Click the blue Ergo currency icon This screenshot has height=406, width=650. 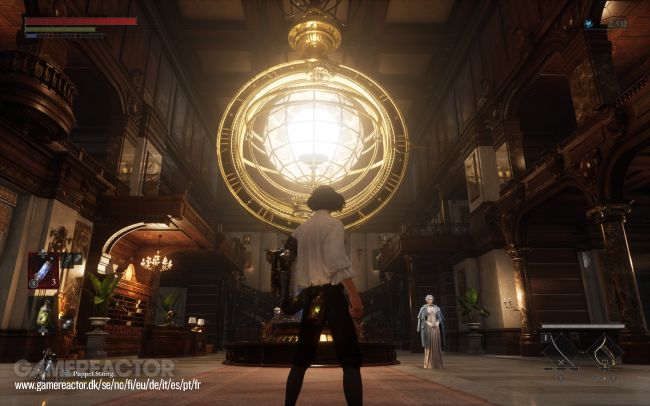click(x=589, y=23)
